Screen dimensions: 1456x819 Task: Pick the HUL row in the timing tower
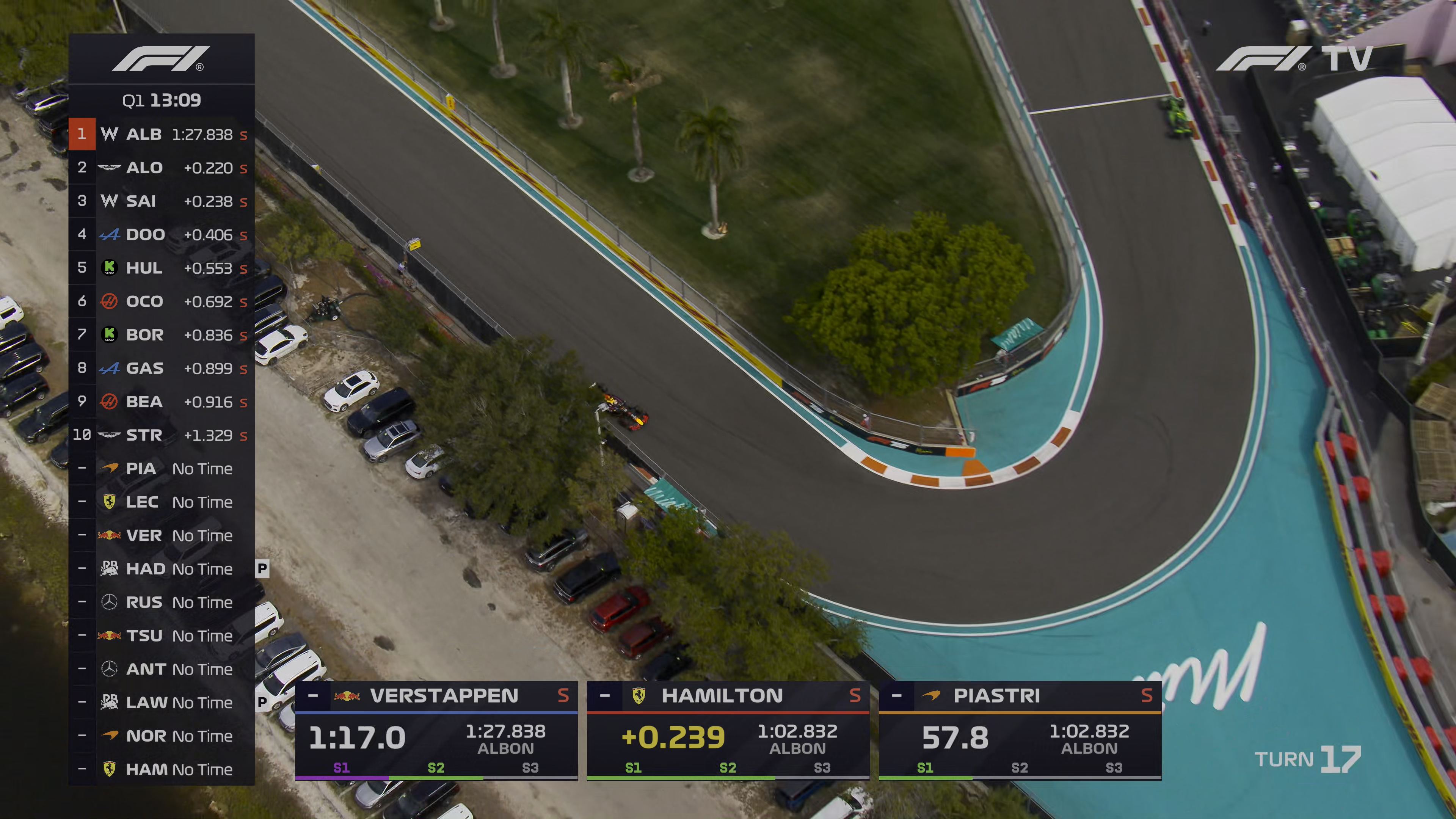click(162, 268)
